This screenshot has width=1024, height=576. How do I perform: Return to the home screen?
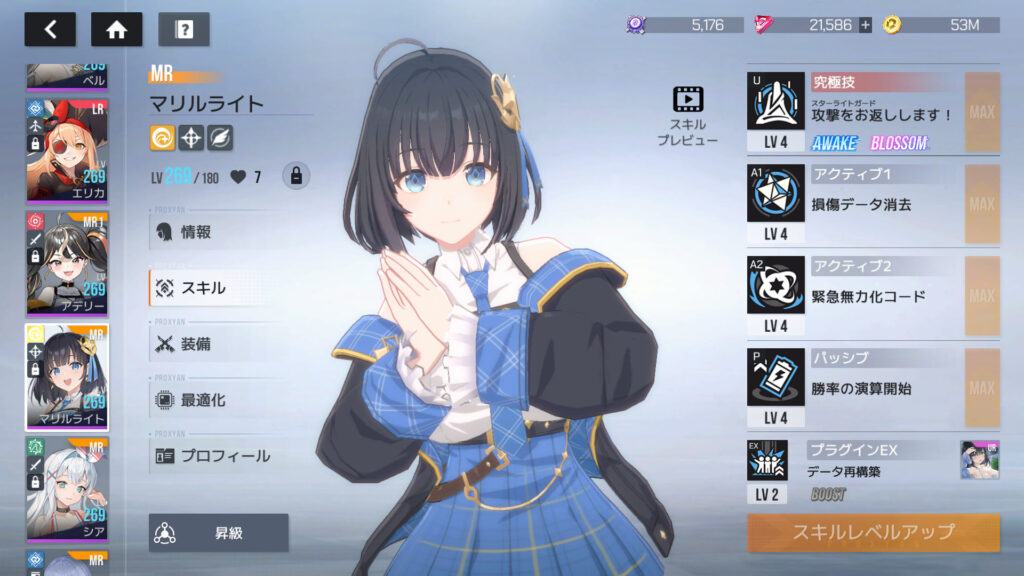[x=116, y=29]
